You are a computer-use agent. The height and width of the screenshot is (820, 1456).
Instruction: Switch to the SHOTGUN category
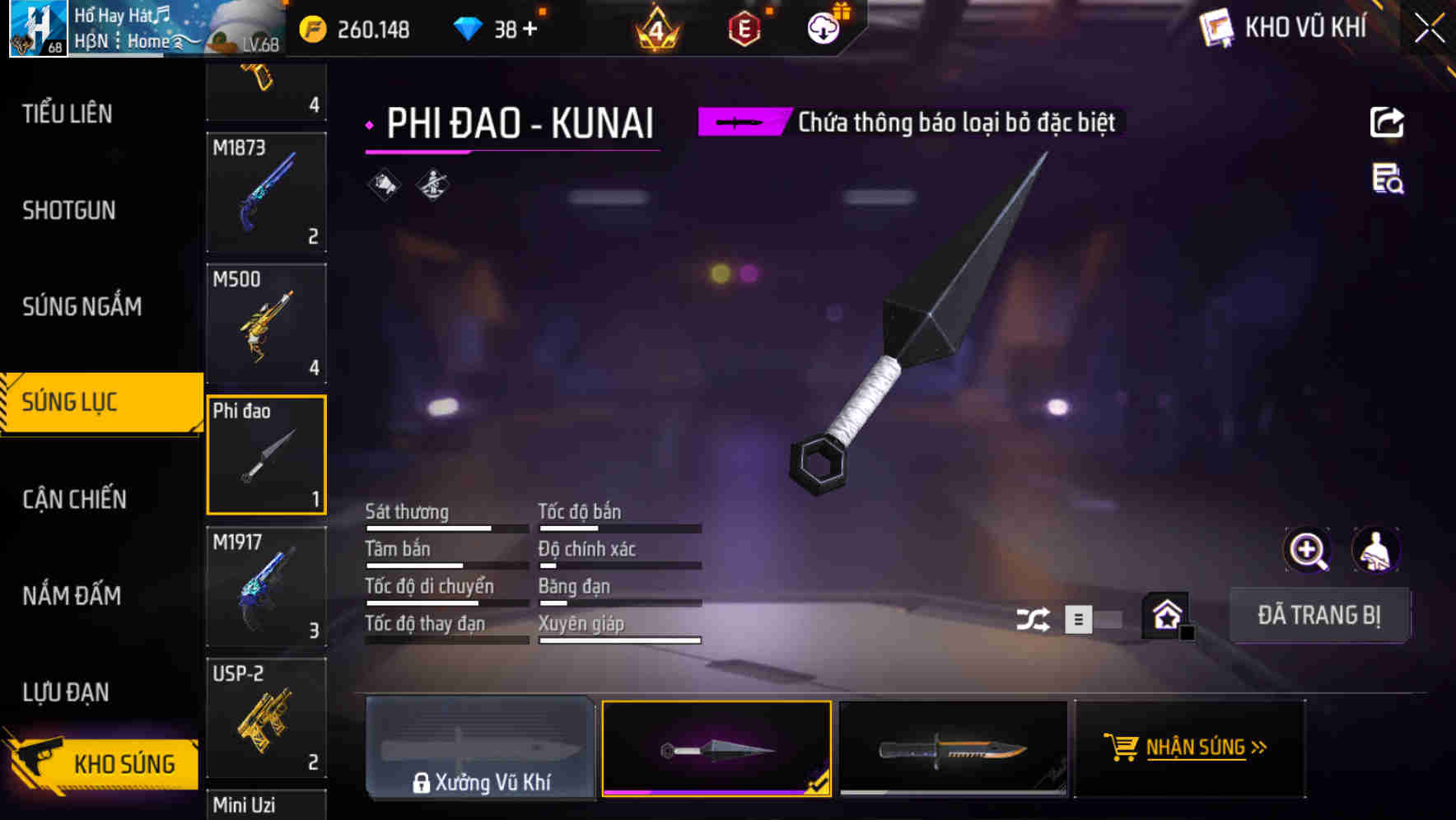point(68,211)
